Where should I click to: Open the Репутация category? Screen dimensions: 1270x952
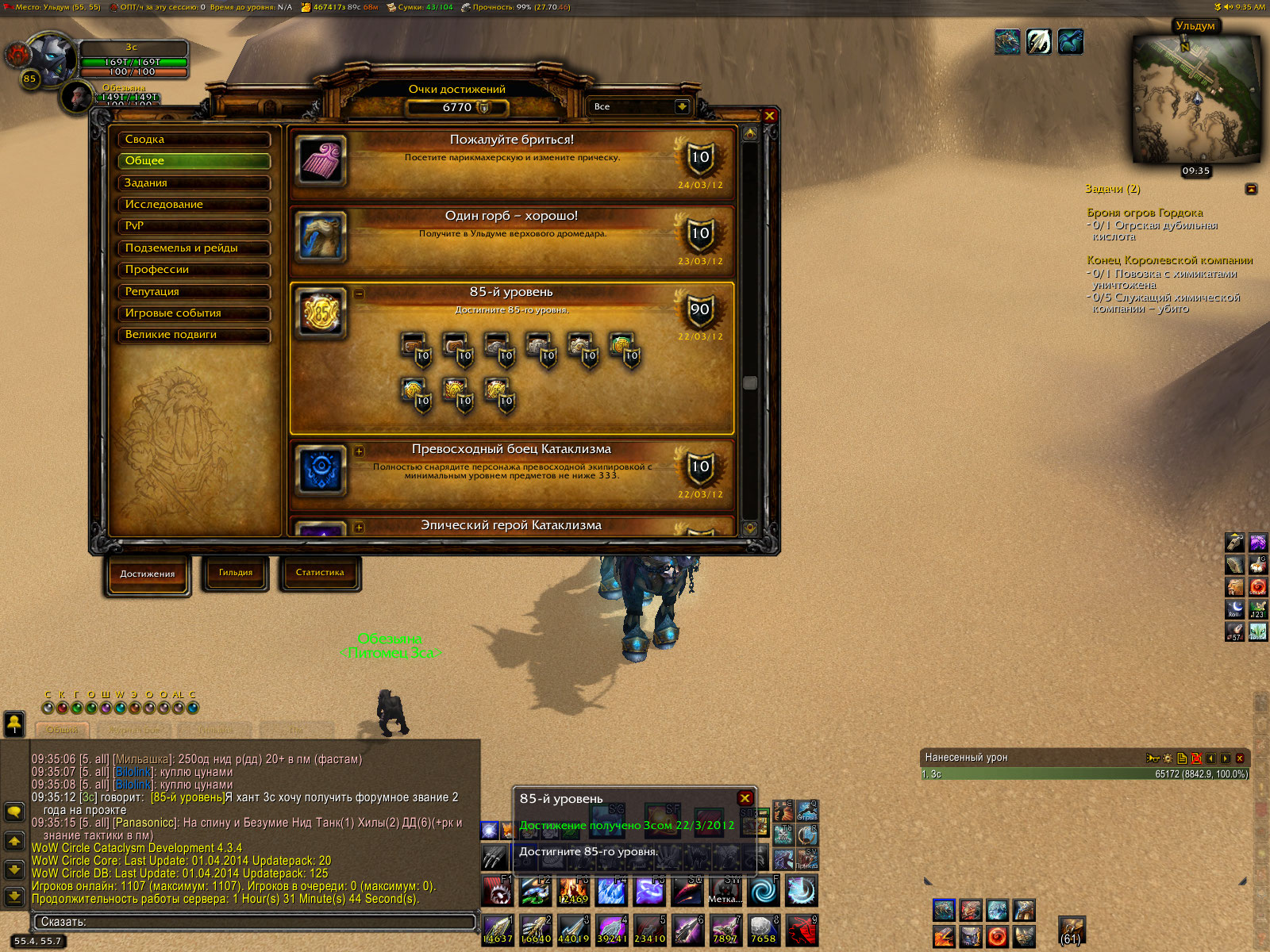click(x=194, y=292)
